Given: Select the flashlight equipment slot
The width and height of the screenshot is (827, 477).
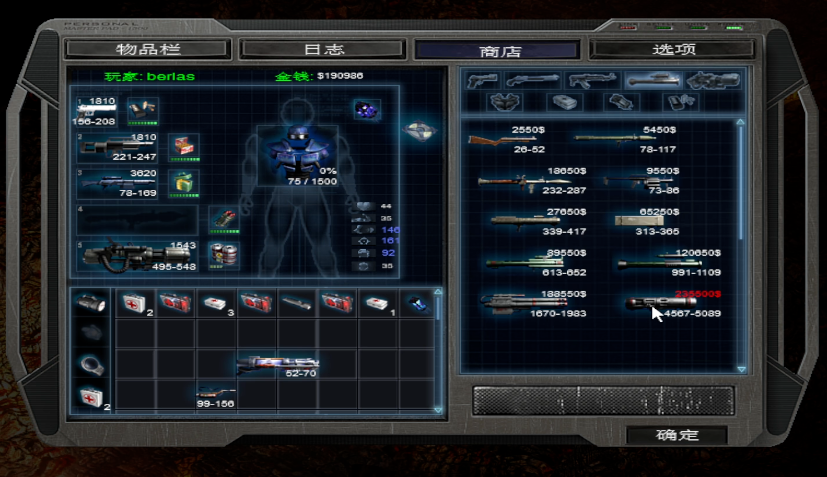Looking at the screenshot, I should pos(91,302).
